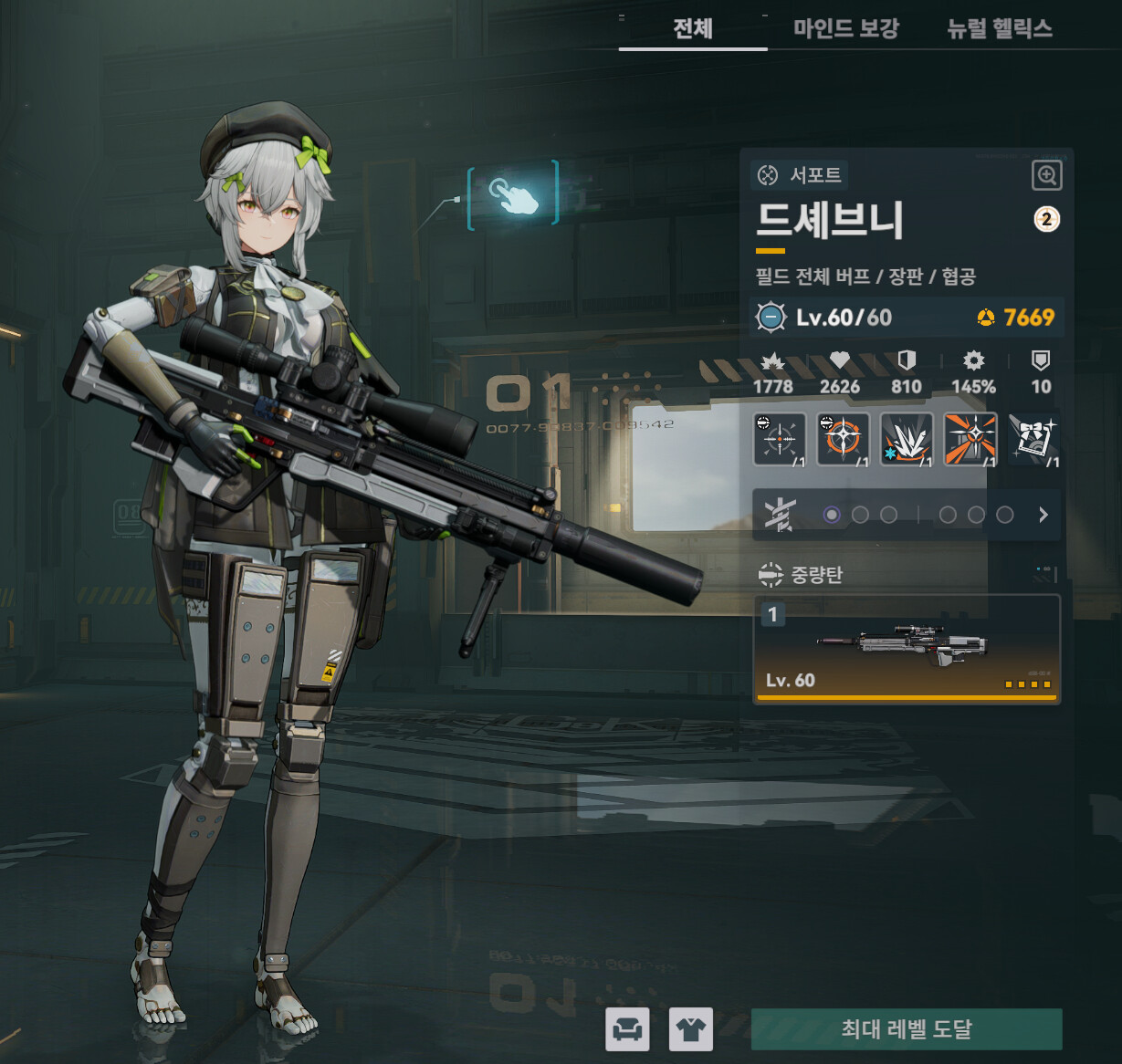View the orange-ringed crosshair skill icon
The height and width of the screenshot is (1064, 1122).
coord(843,439)
